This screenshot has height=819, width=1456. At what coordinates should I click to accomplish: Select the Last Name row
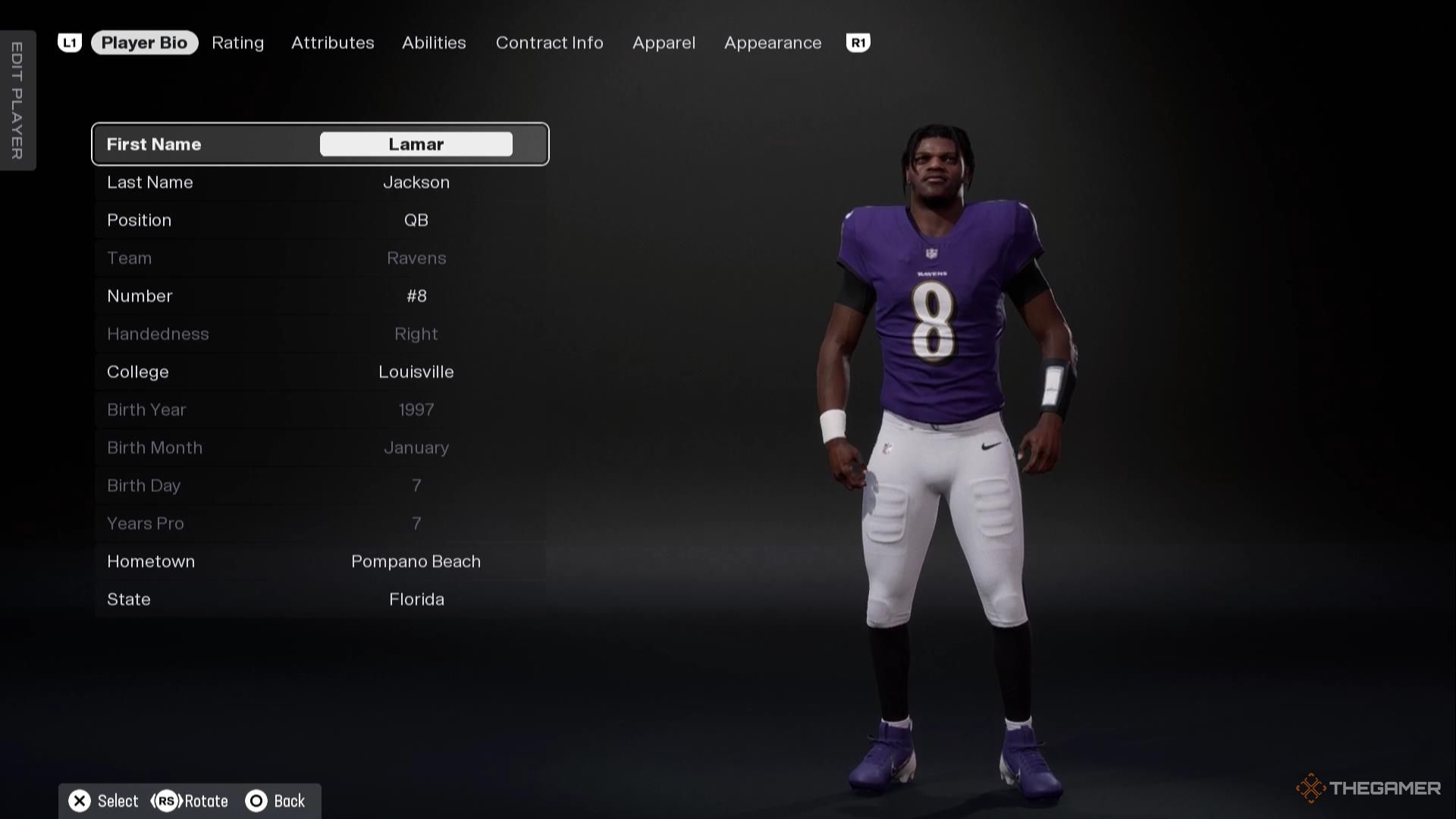[320, 182]
